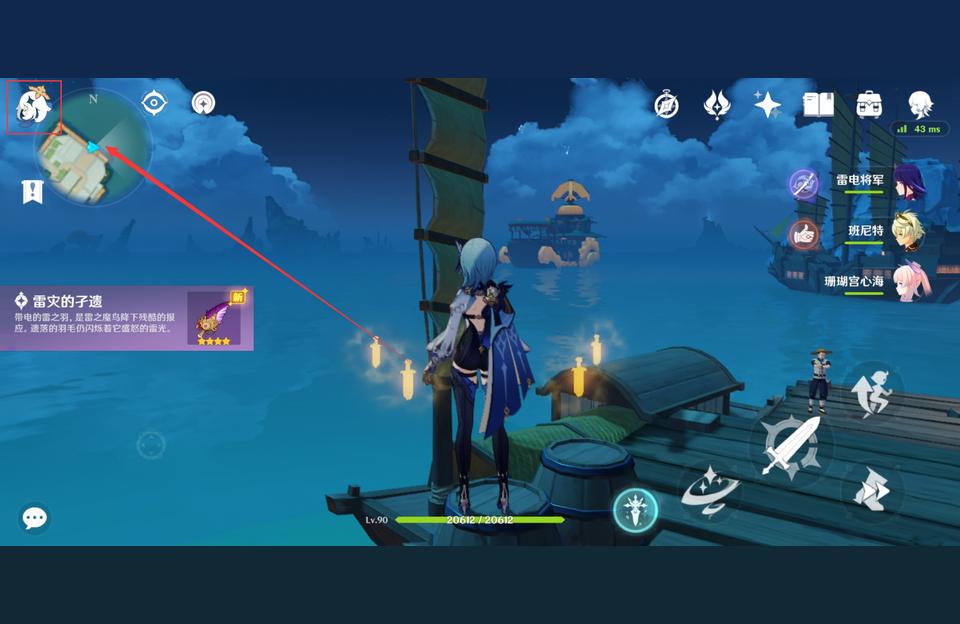Screen dimensions: 960x624
Task: Activate the elemental skill button
Action: tap(710, 491)
